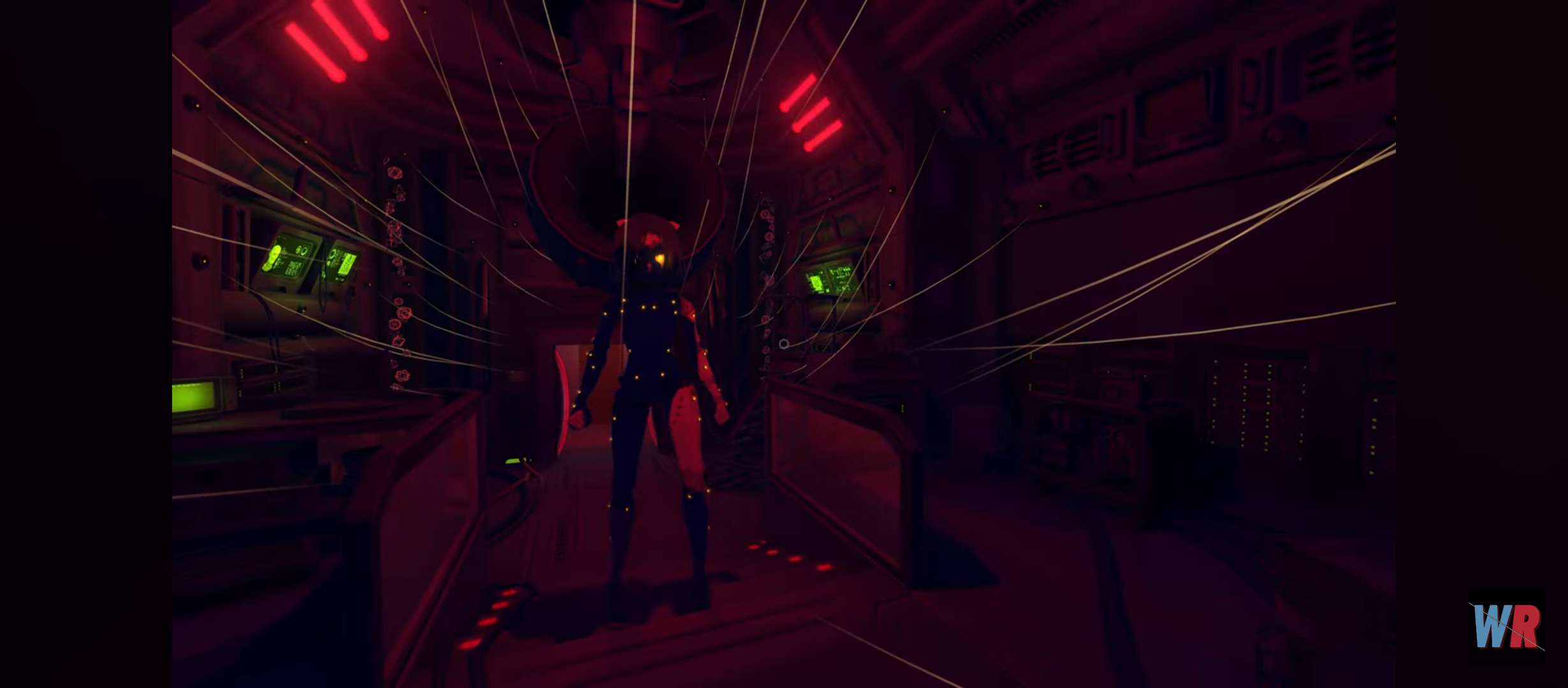Screen dimensions: 1568x688
Task: Click the WR channel watermark logo
Action: click(1507, 626)
